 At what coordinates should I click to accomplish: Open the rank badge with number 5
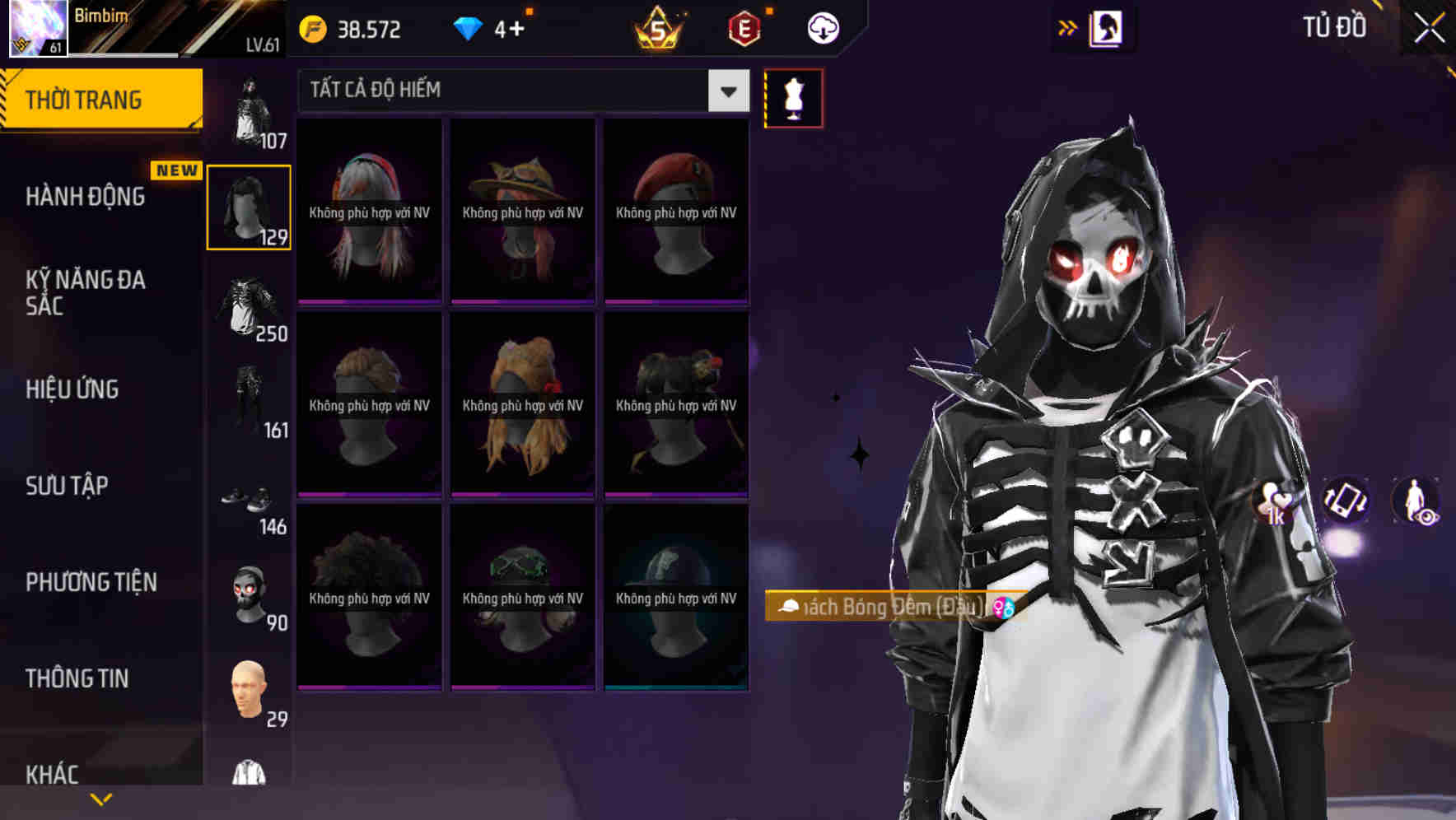[x=659, y=28]
